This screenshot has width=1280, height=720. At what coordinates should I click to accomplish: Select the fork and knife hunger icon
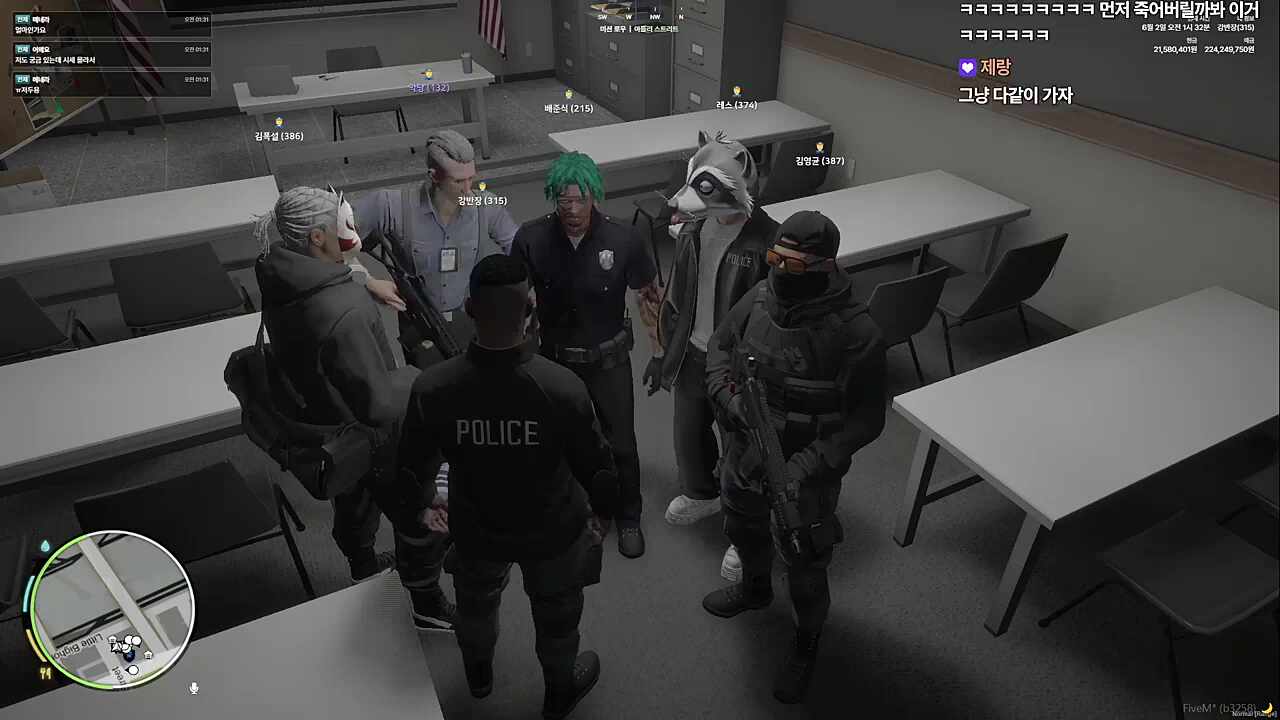coord(44,673)
